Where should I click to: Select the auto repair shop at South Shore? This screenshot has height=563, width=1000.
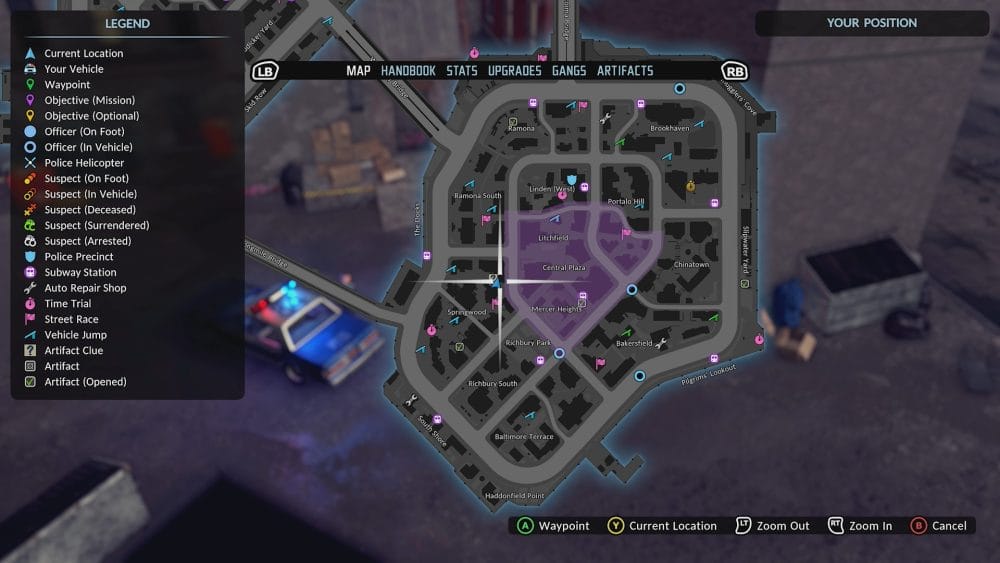[410, 401]
